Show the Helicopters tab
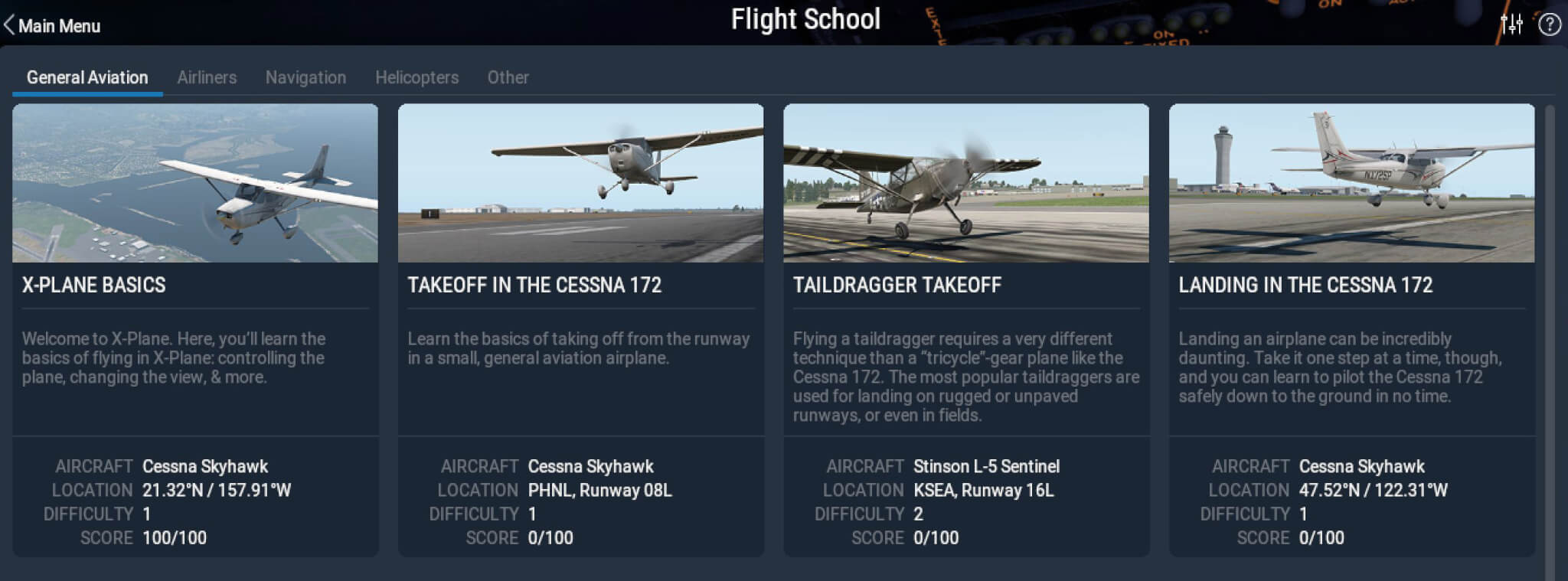The image size is (1568, 581). [x=416, y=77]
